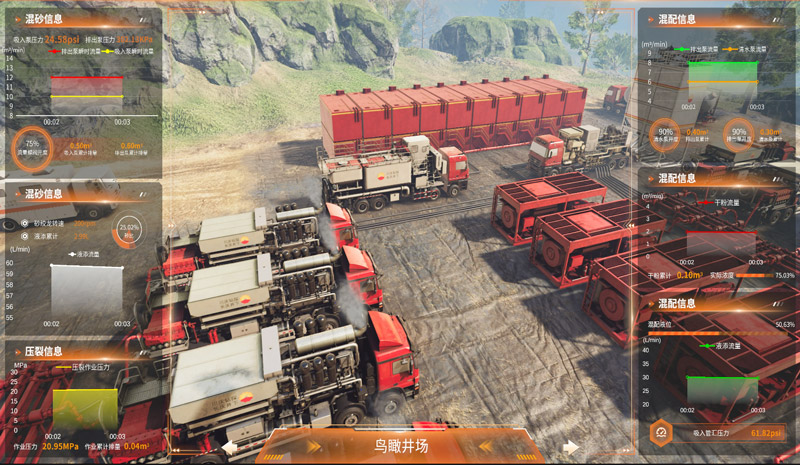Click the left arrow beside 鸟瞰井场

pyautogui.click(x=230, y=447)
